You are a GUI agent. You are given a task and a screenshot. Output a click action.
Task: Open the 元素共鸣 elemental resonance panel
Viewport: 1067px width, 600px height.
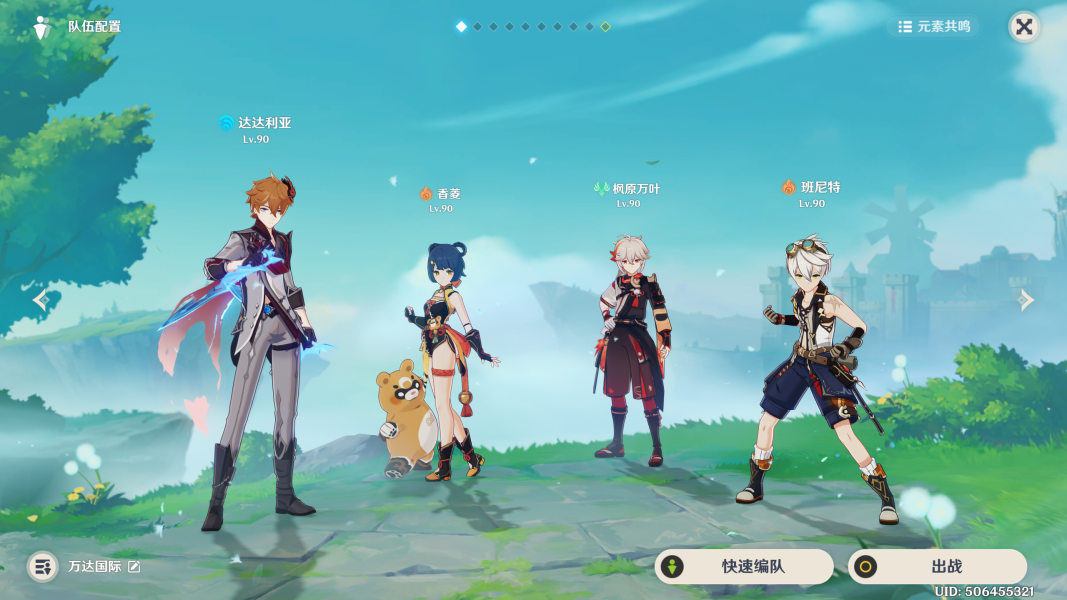(934, 27)
